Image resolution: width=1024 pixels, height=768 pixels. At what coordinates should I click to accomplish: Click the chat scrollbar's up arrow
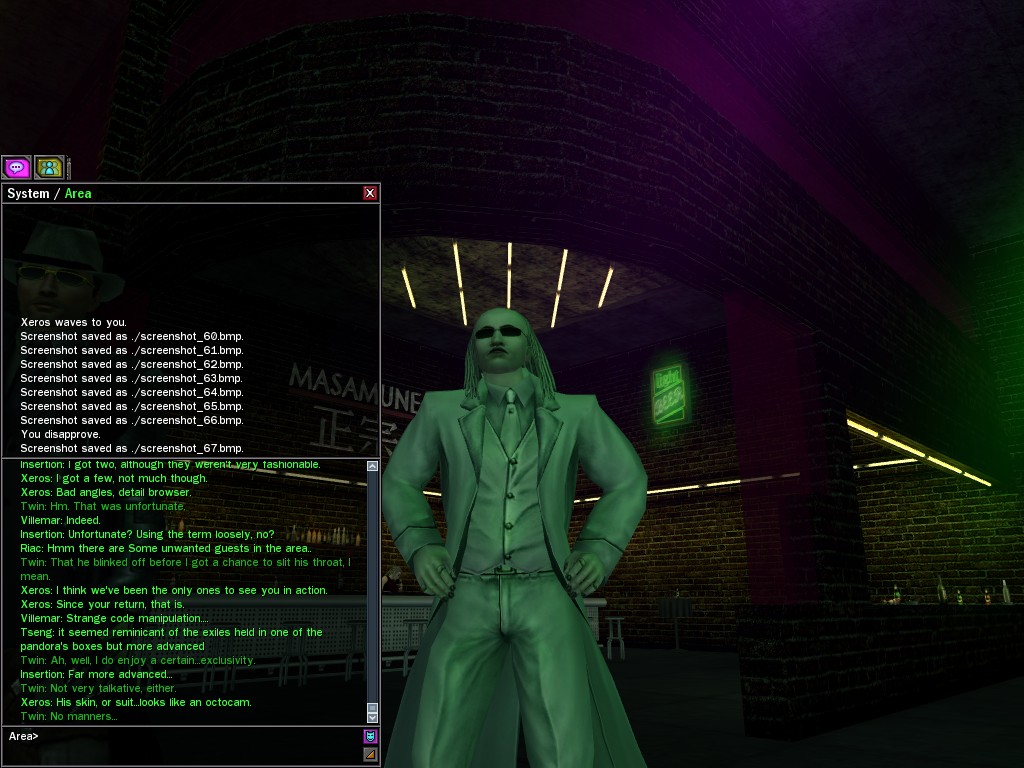[373, 466]
